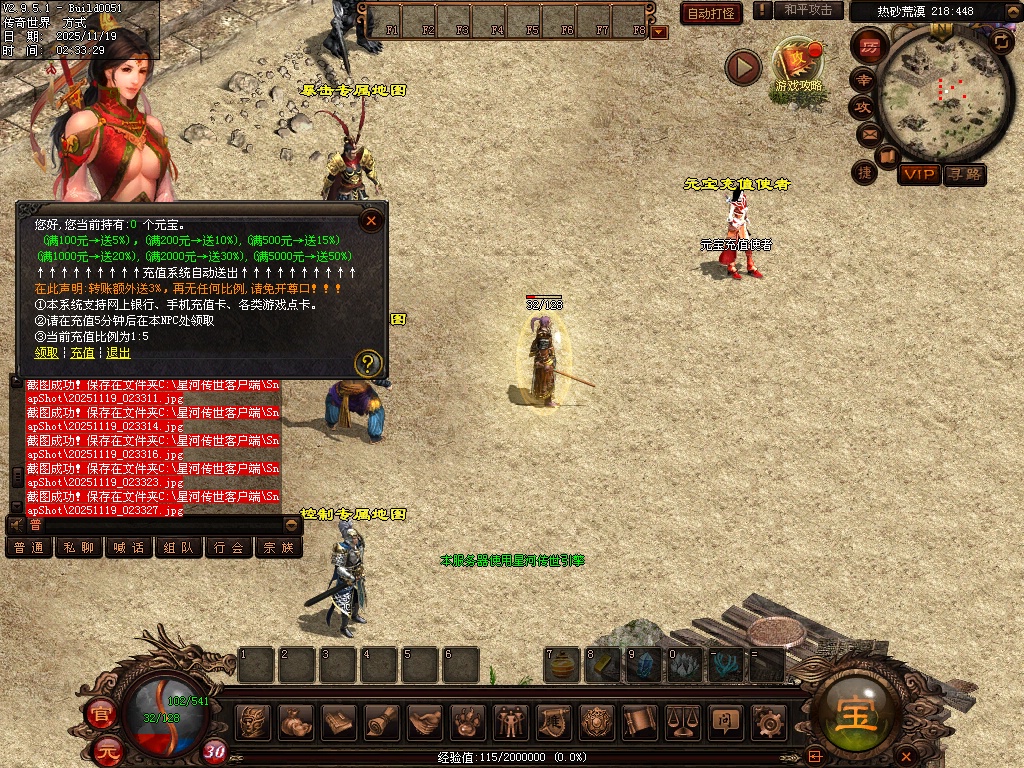The height and width of the screenshot is (768, 1024).
Task: Click the handshake trade icon
Action: click(x=428, y=721)
